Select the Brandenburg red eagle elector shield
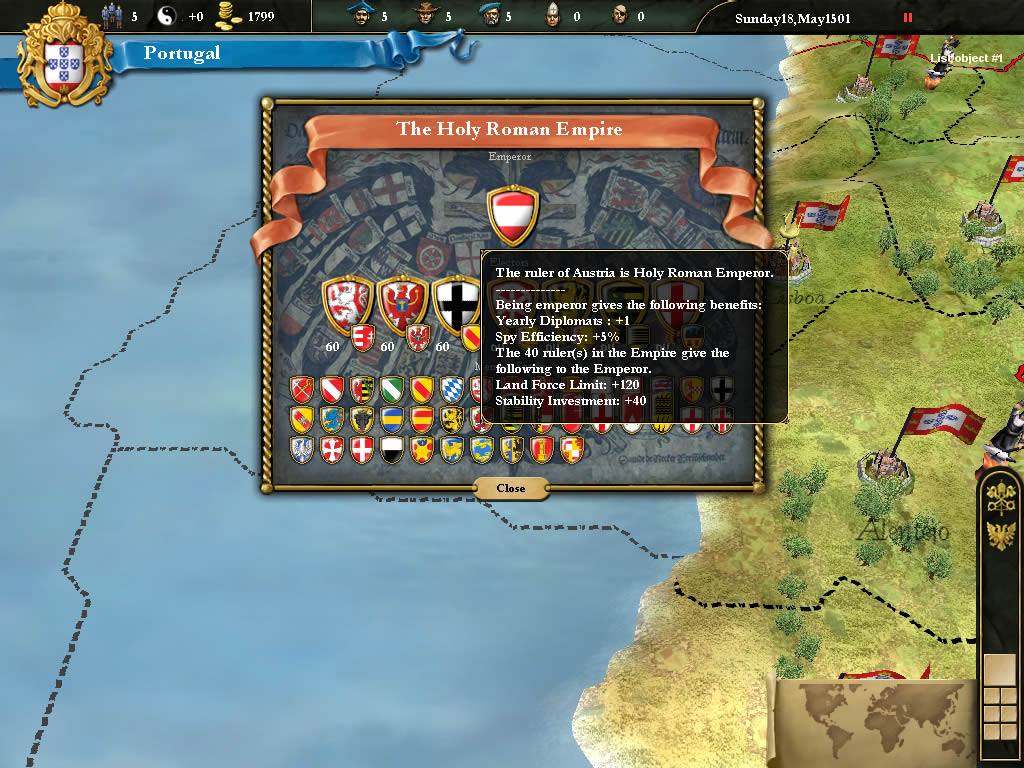The width and height of the screenshot is (1024, 768). [403, 303]
